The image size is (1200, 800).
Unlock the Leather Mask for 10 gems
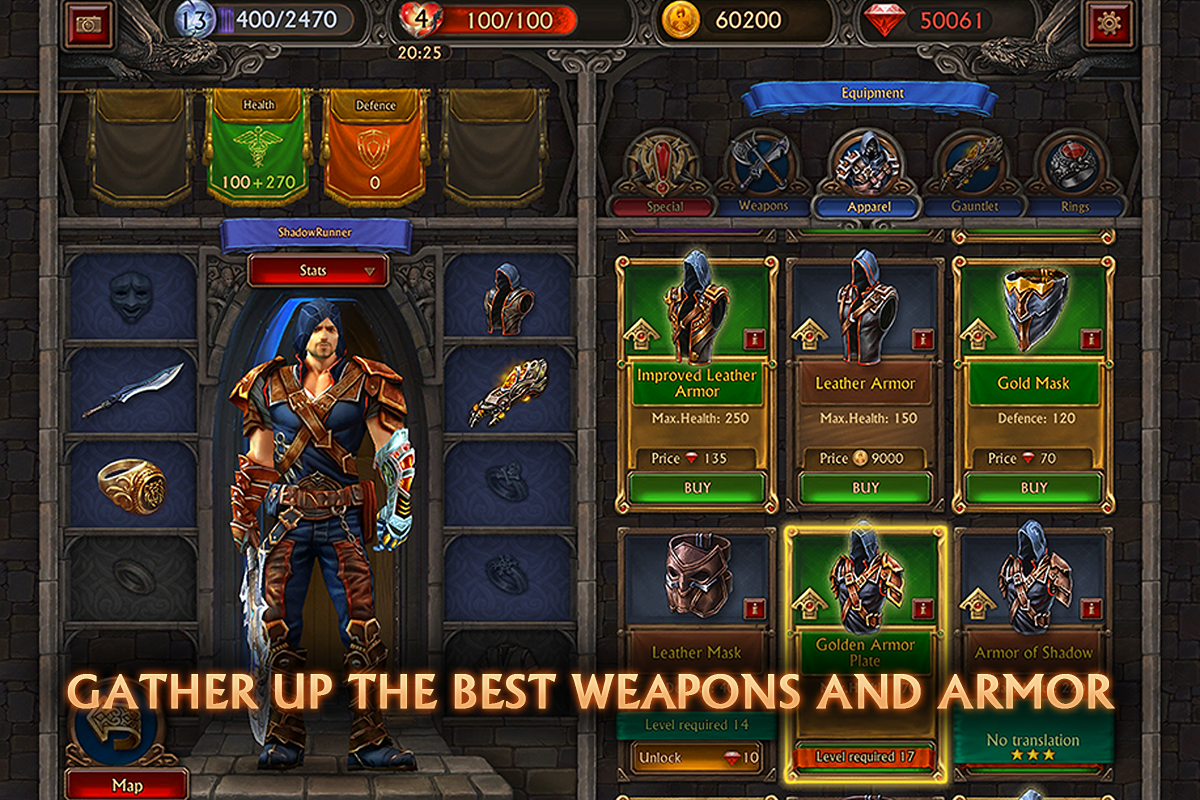[697, 759]
